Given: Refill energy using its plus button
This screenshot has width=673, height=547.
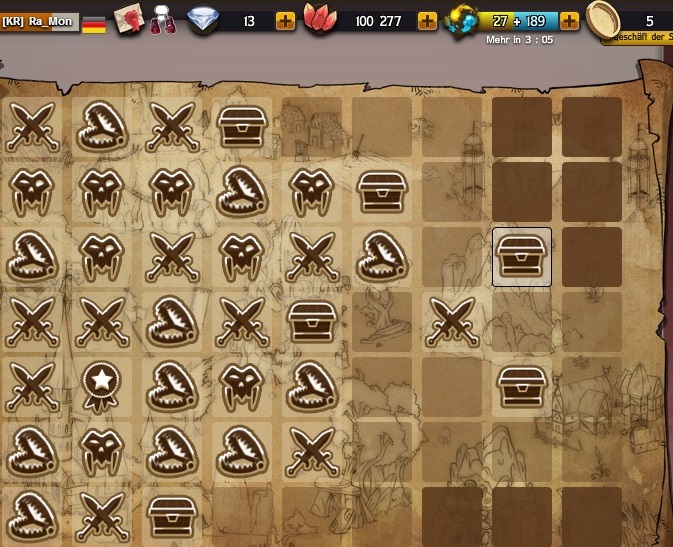Looking at the screenshot, I should [x=569, y=21].
